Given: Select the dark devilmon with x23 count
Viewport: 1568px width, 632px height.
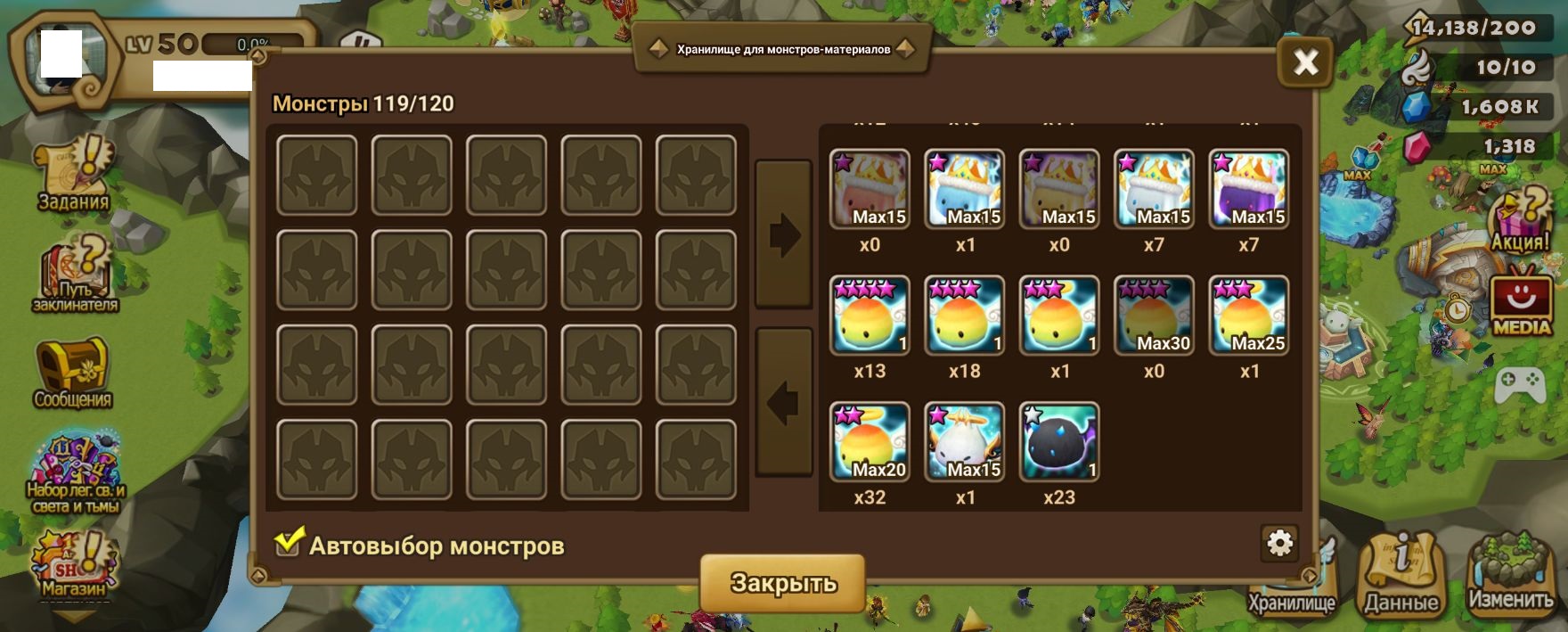Looking at the screenshot, I should coord(1059,442).
